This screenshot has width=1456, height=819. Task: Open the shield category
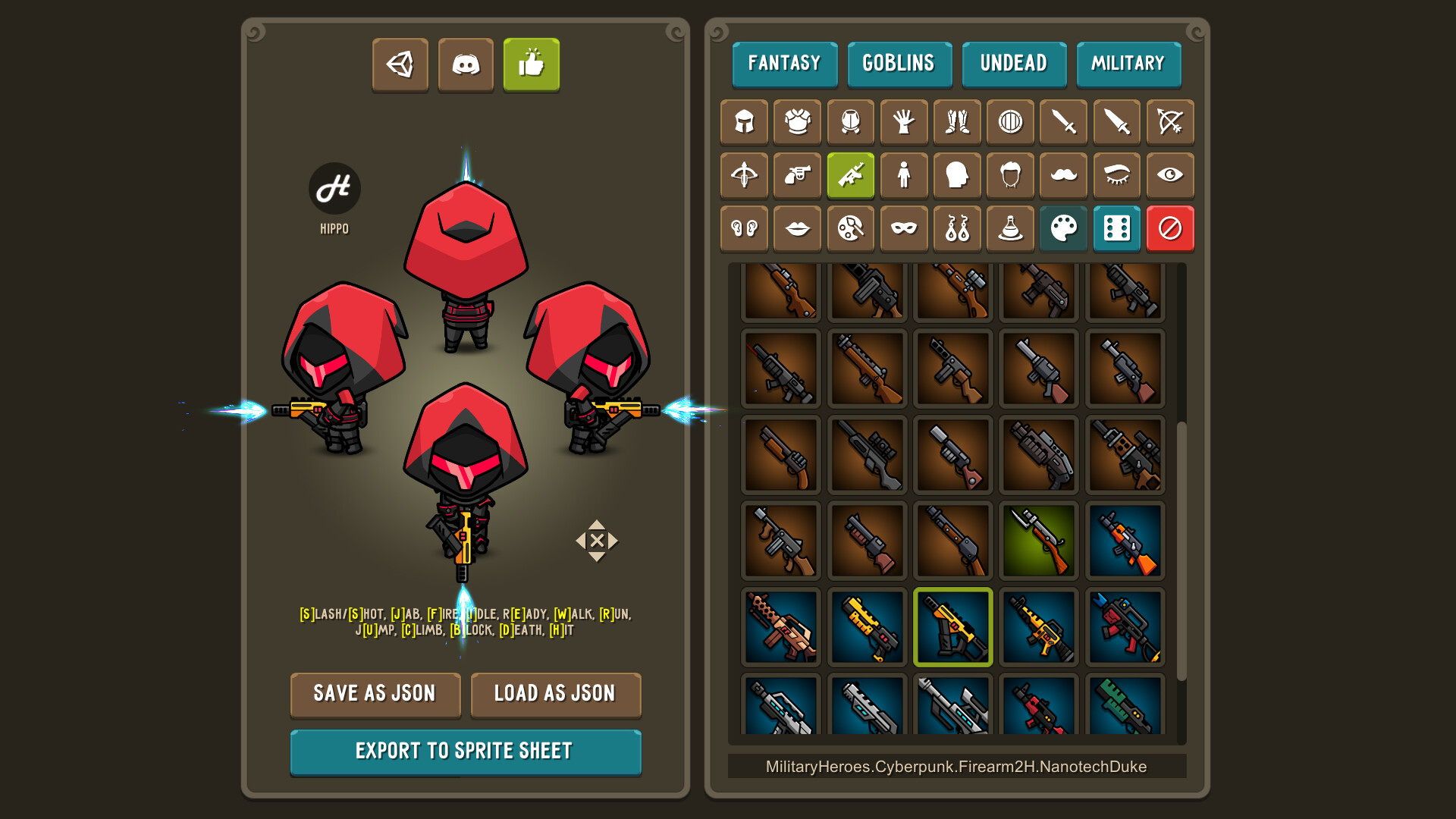pyautogui.click(x=1009, y=122)
